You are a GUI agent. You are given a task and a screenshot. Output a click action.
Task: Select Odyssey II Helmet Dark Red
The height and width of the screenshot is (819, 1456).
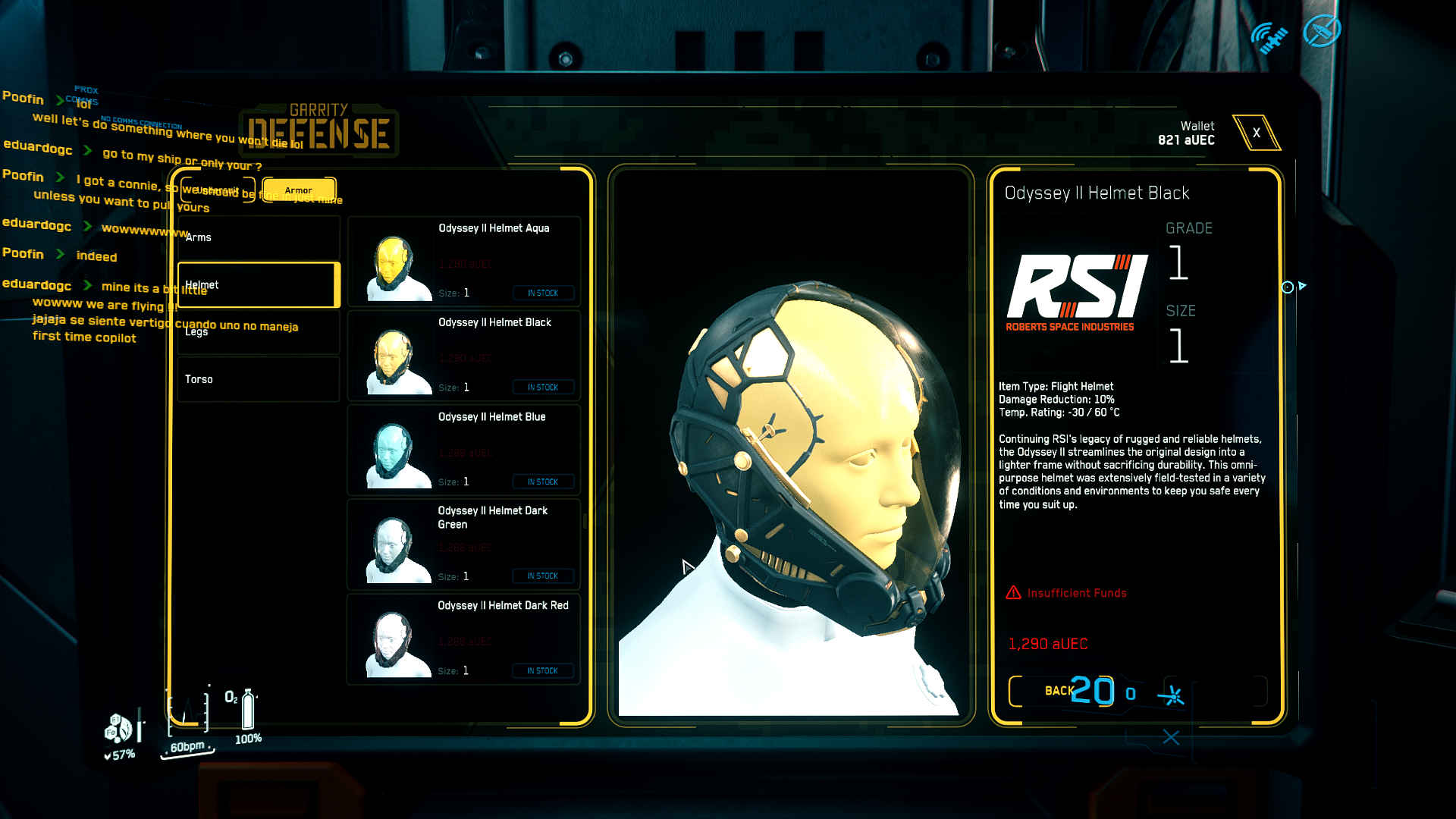pos(463,639)
